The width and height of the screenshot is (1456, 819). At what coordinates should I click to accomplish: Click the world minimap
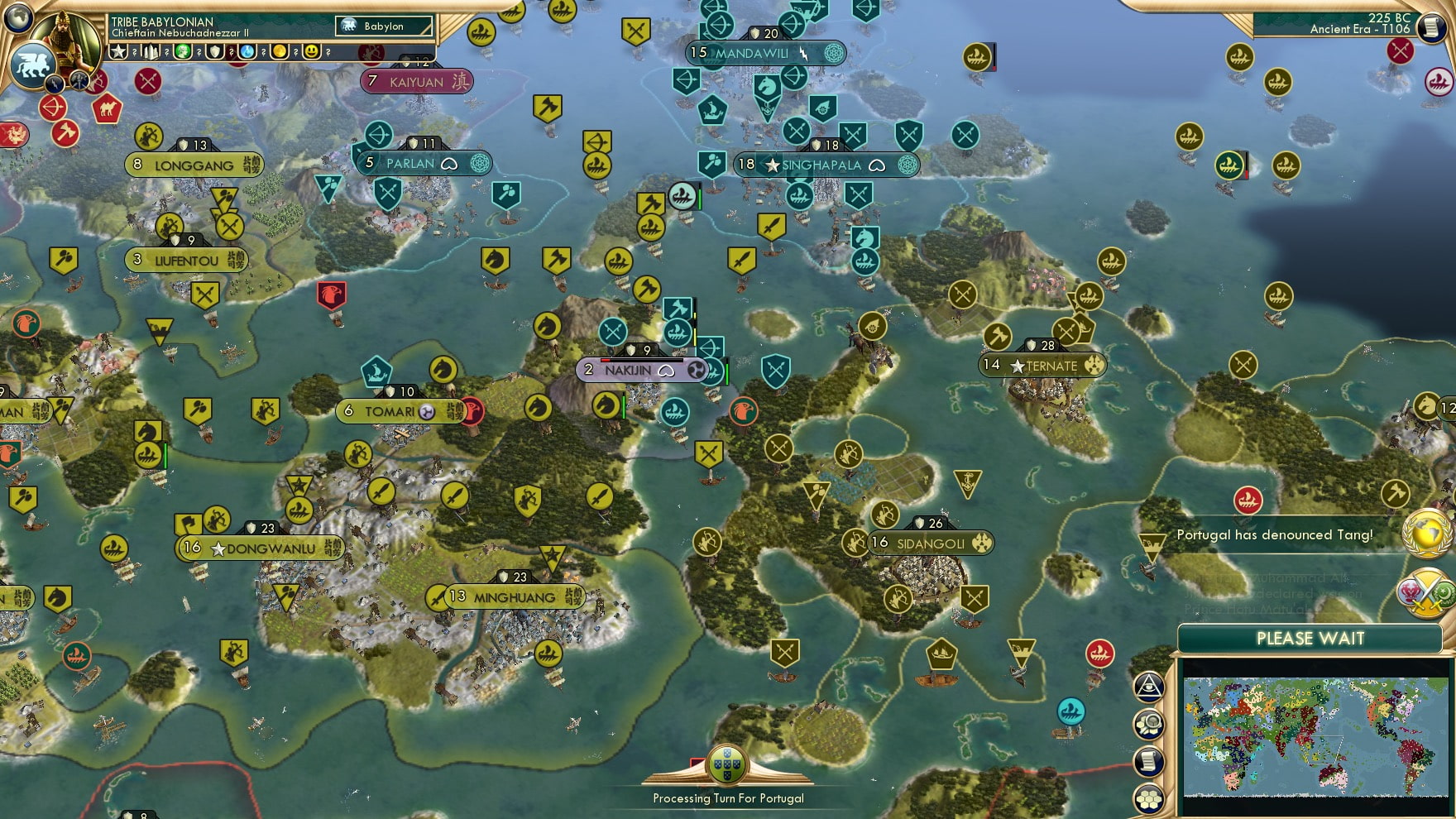[1314, 735]
